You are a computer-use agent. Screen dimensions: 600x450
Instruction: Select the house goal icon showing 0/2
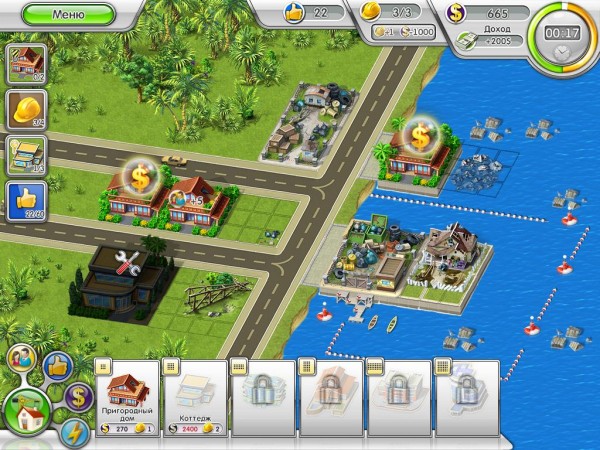tap(24, 64)
